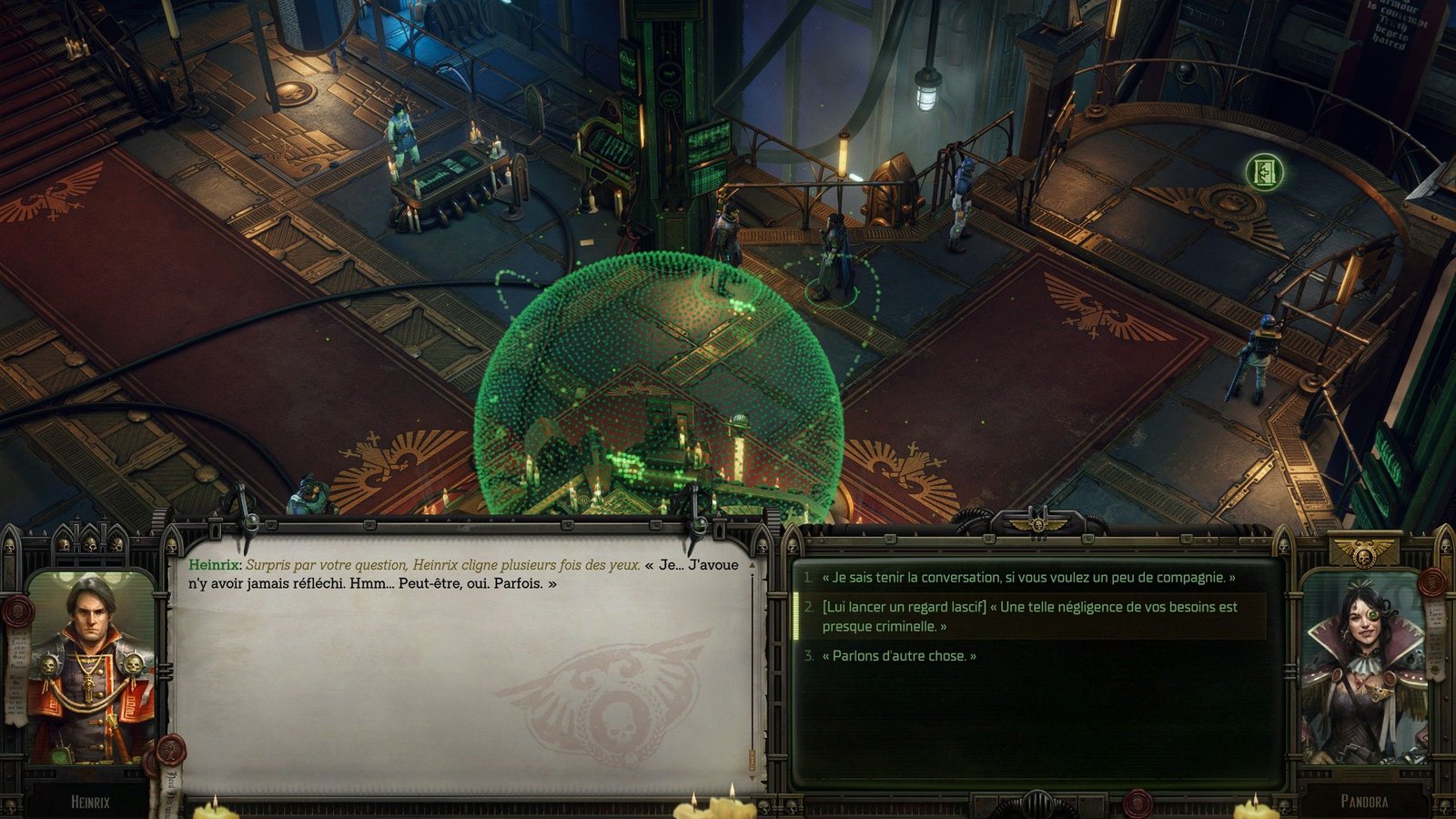This screenshot has width=1456, height=819.
Task: Choose the reply about keeping company
Action: 1028,578
